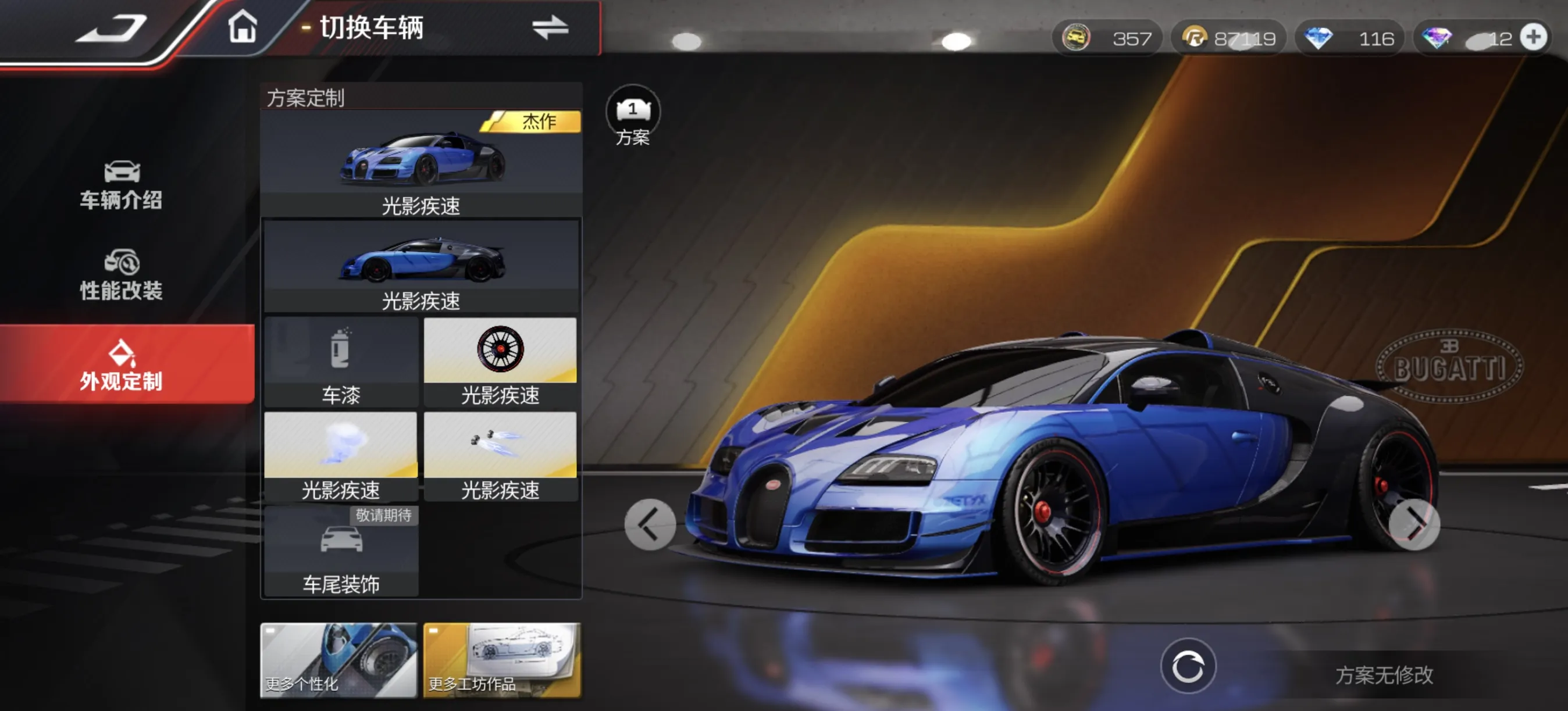Switch to the 性能改装 performance tab
Screen dimensions: 1568x711
point(122,275)
